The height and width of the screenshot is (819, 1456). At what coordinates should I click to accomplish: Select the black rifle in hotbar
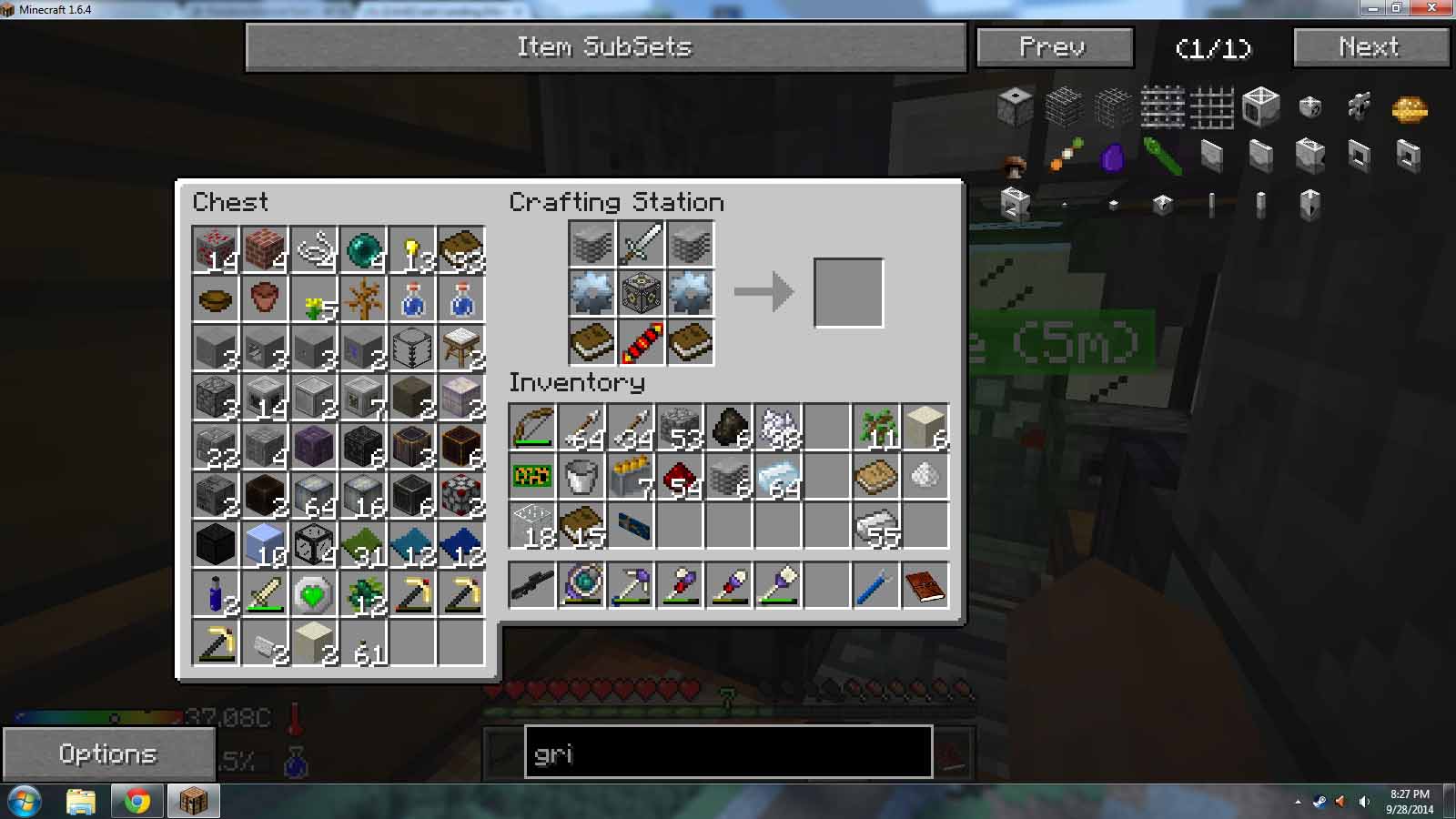click(x=532, y=585)
